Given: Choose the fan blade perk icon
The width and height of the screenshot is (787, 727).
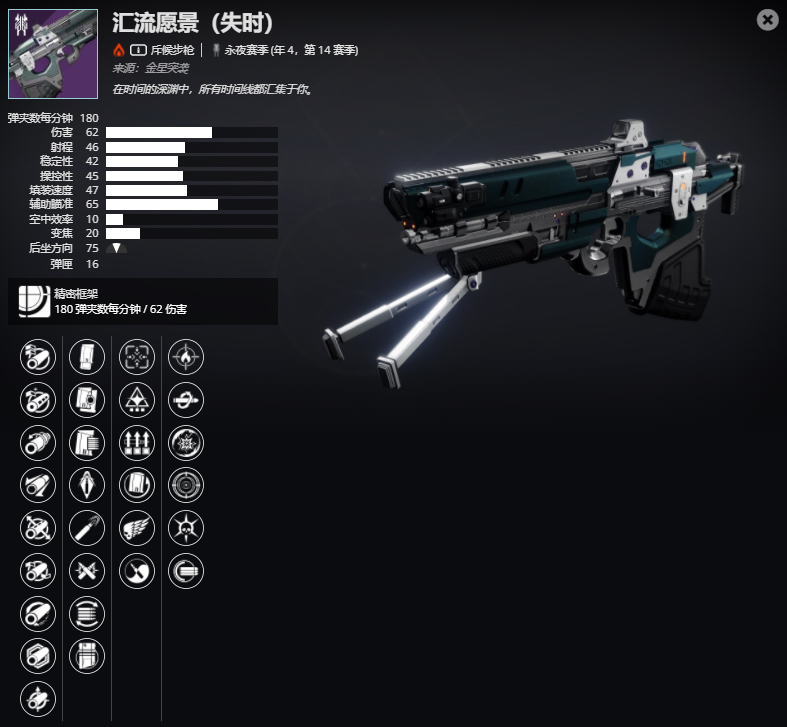Looking at the screenshot, I should coord(137,571).
